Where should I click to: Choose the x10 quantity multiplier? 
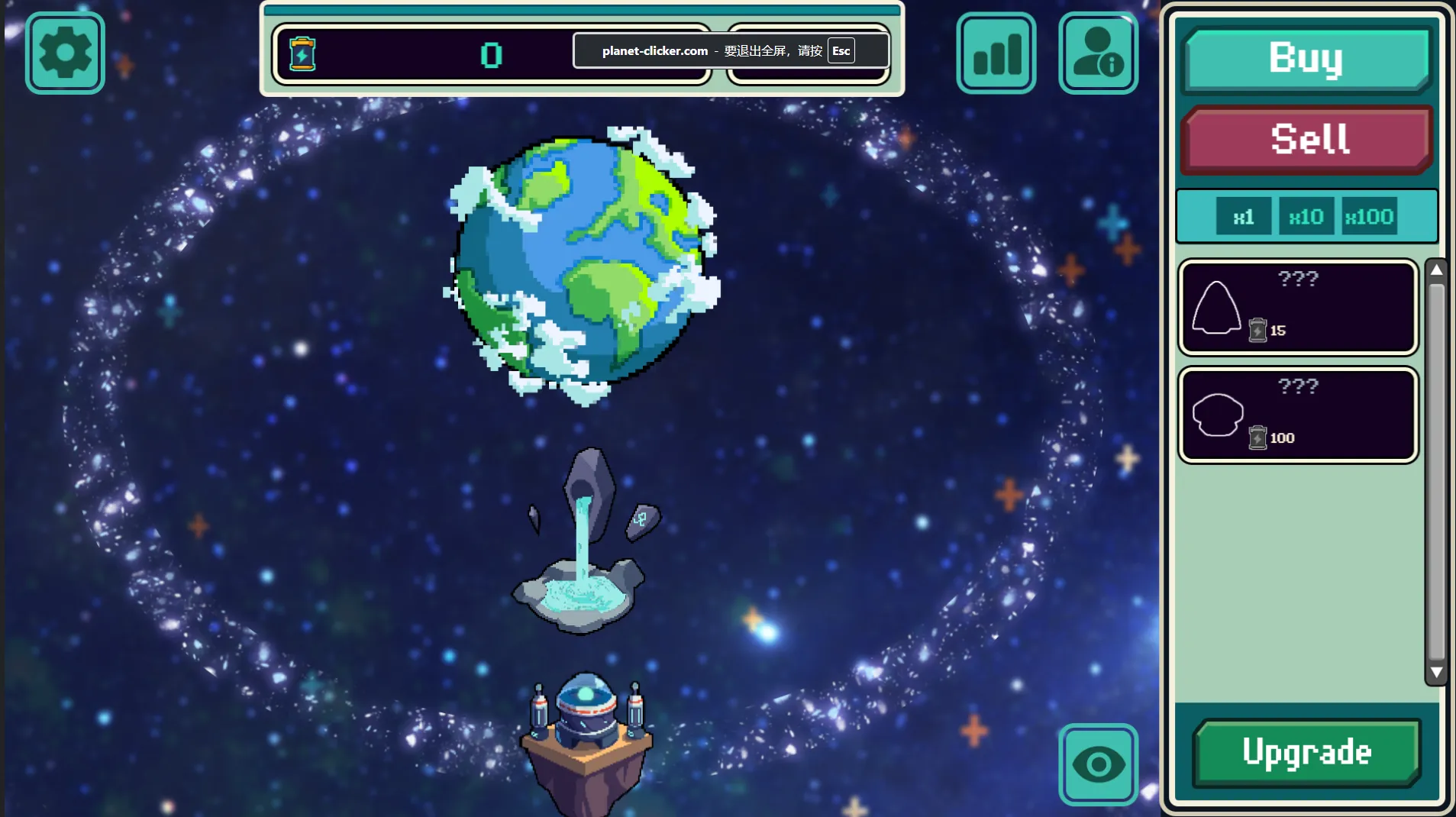tap(1306, 217)
